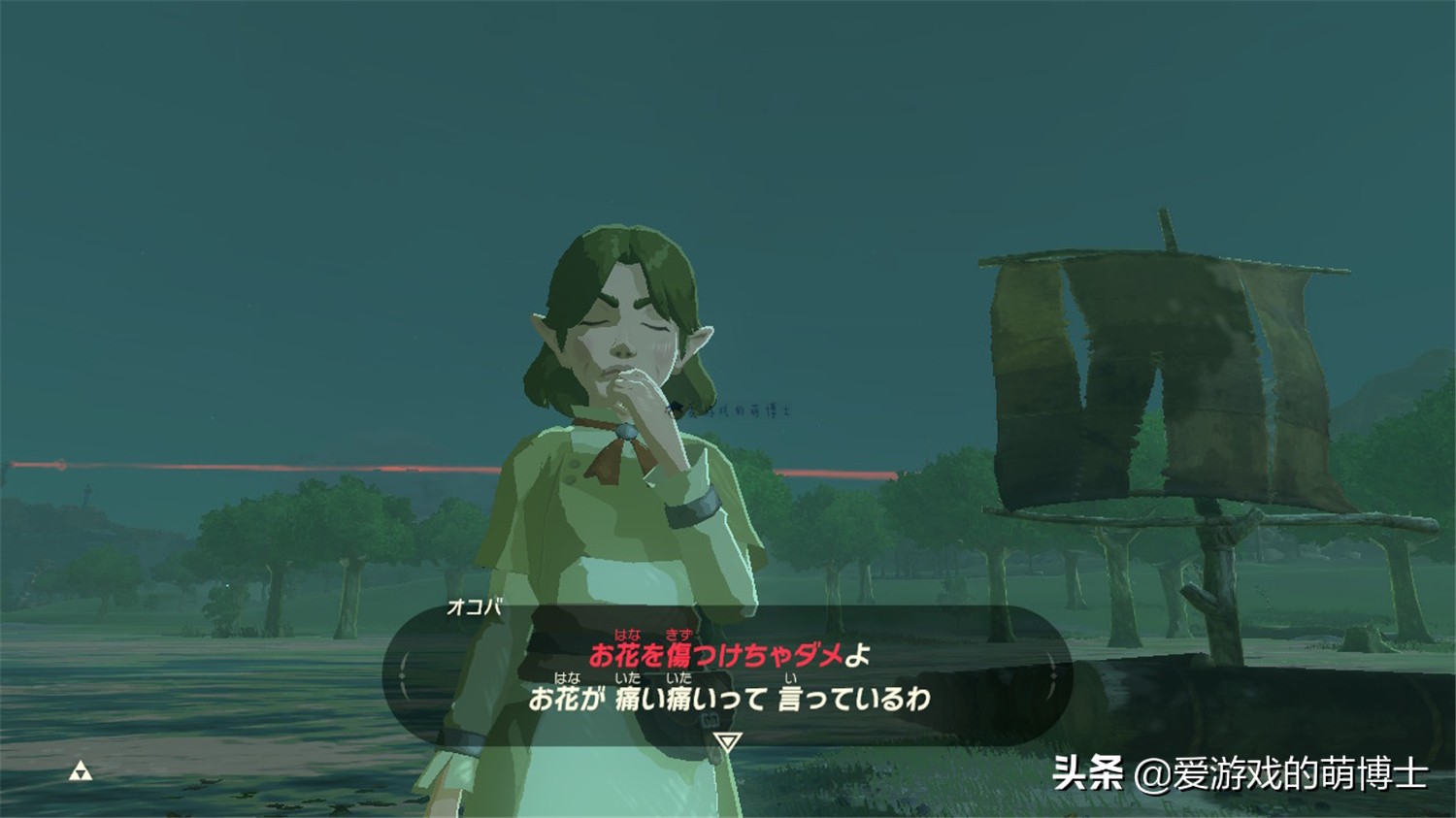Screen dimensions: 1456x818
Task: Click the furigana いた above 痛い
Action: pyautogui.click(x=628, y=679)
